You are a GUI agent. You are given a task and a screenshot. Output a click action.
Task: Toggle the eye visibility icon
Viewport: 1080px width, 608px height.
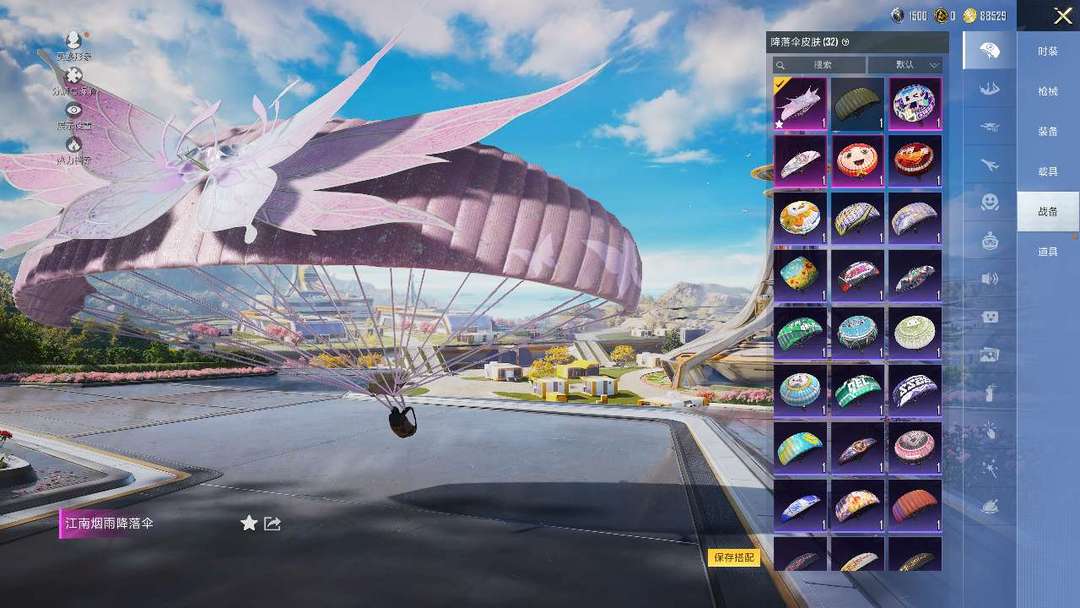[73, 109]
